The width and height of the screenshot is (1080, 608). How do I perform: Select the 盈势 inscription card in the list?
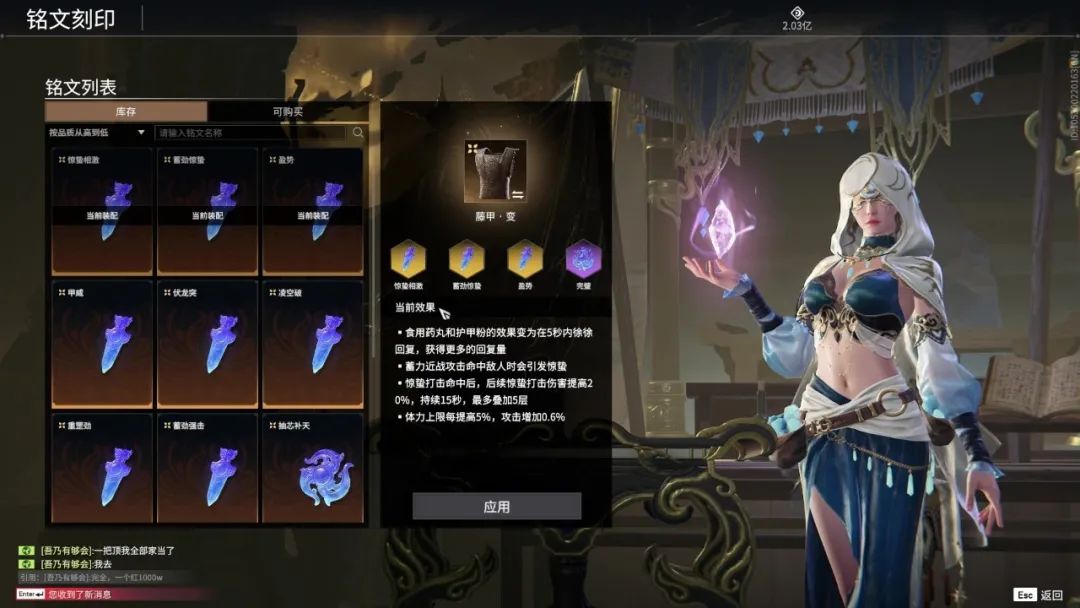312,212
